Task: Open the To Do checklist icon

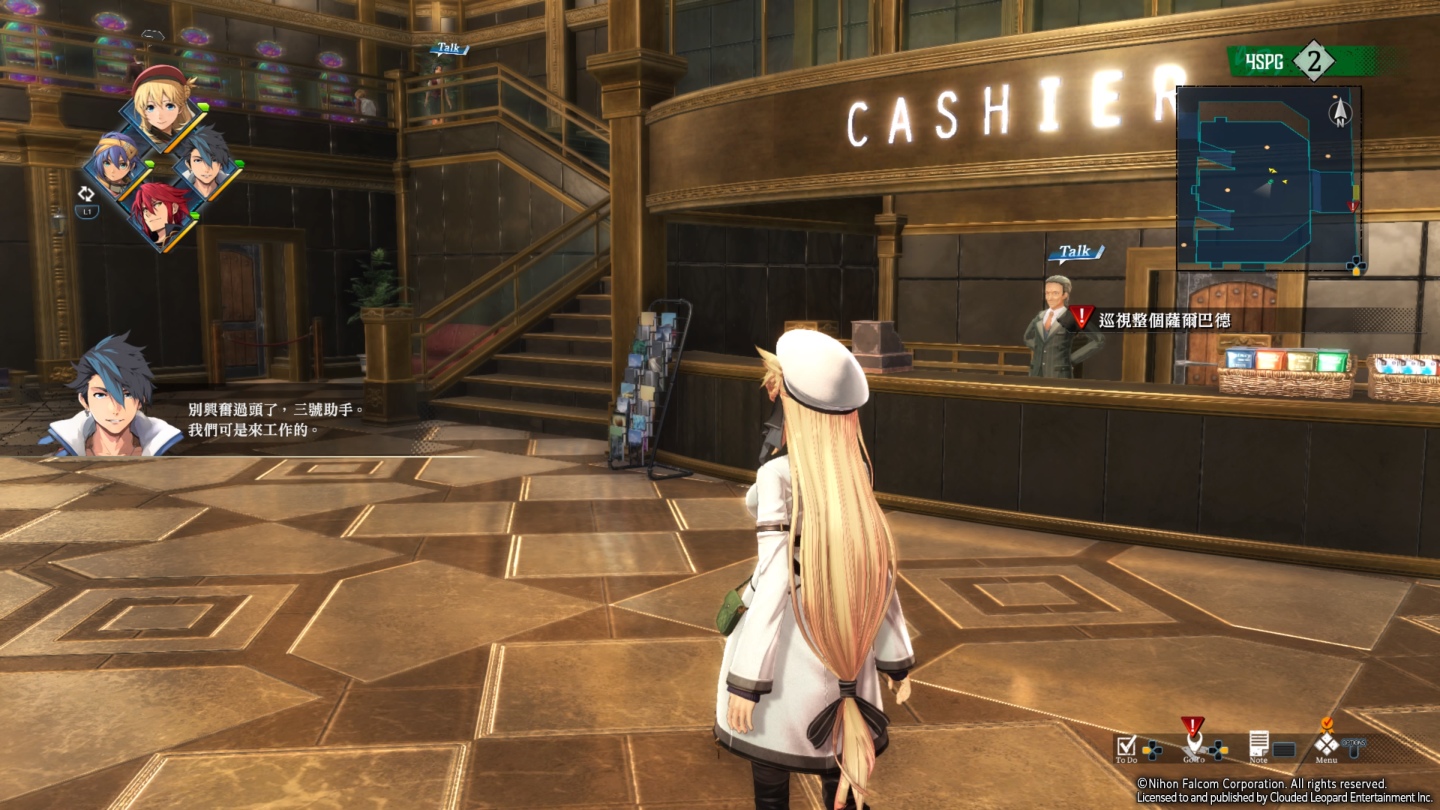Action: [1126, 745]
